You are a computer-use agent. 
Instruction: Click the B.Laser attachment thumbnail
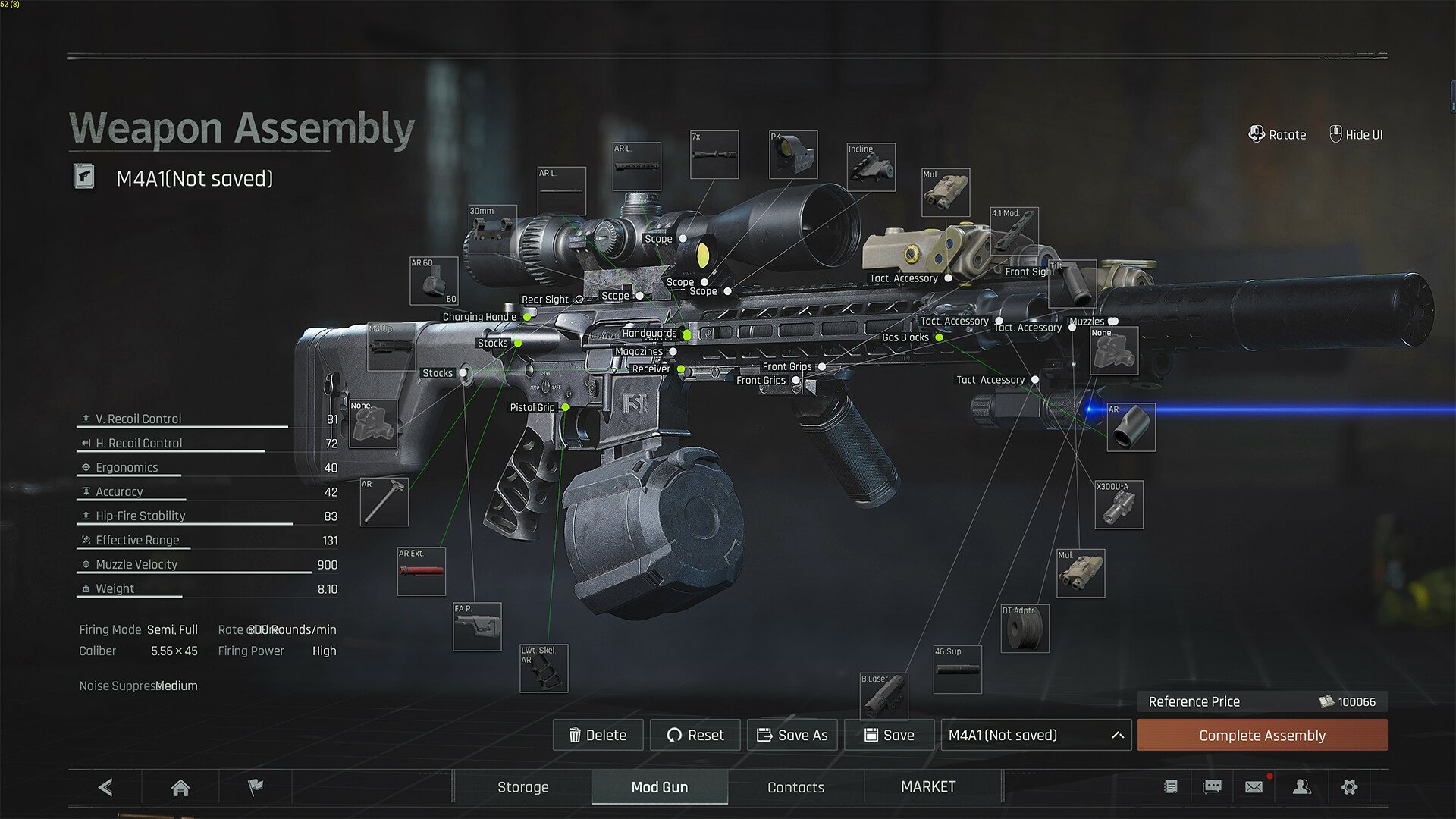884,696
